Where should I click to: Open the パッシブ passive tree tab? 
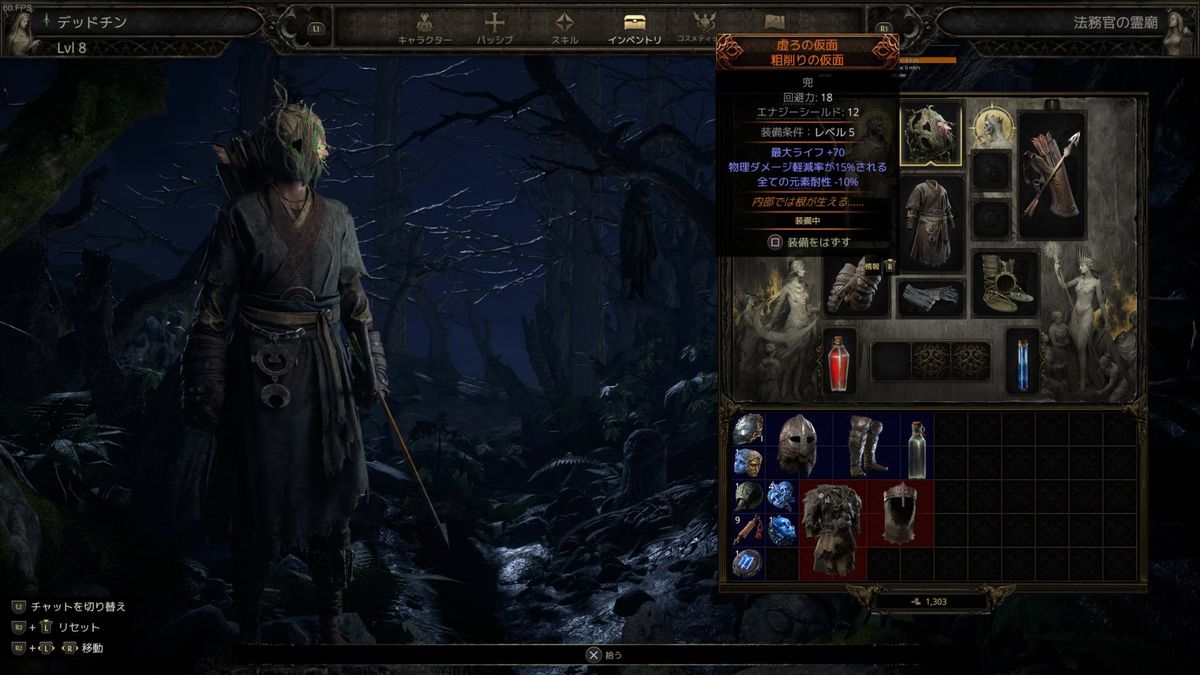pyautogui.click(x=494, y=28)
